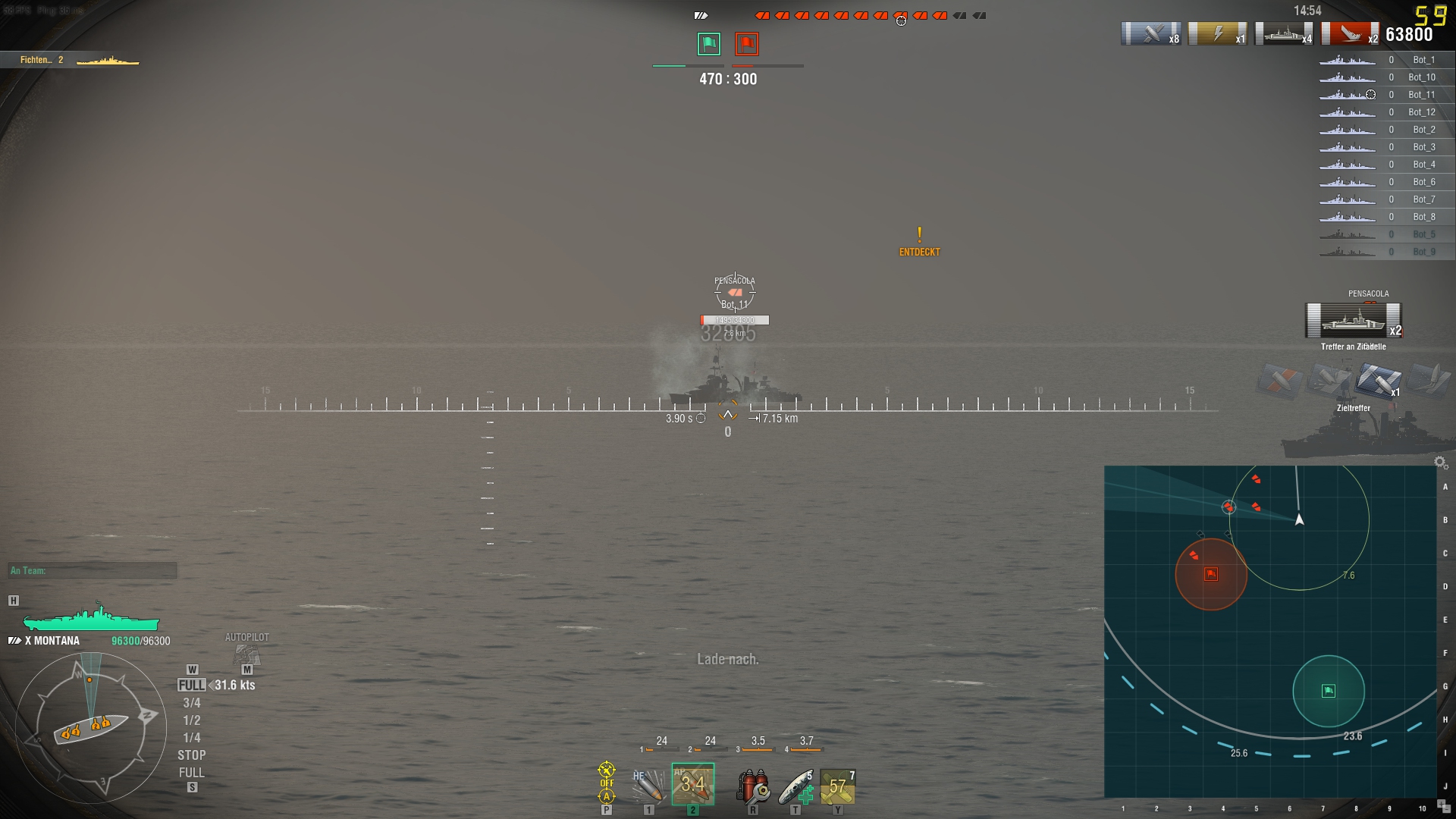Select Bot_11 in the team roster
The height and width of the screenshot is (819, 1456).
(x=1424, y=94)
